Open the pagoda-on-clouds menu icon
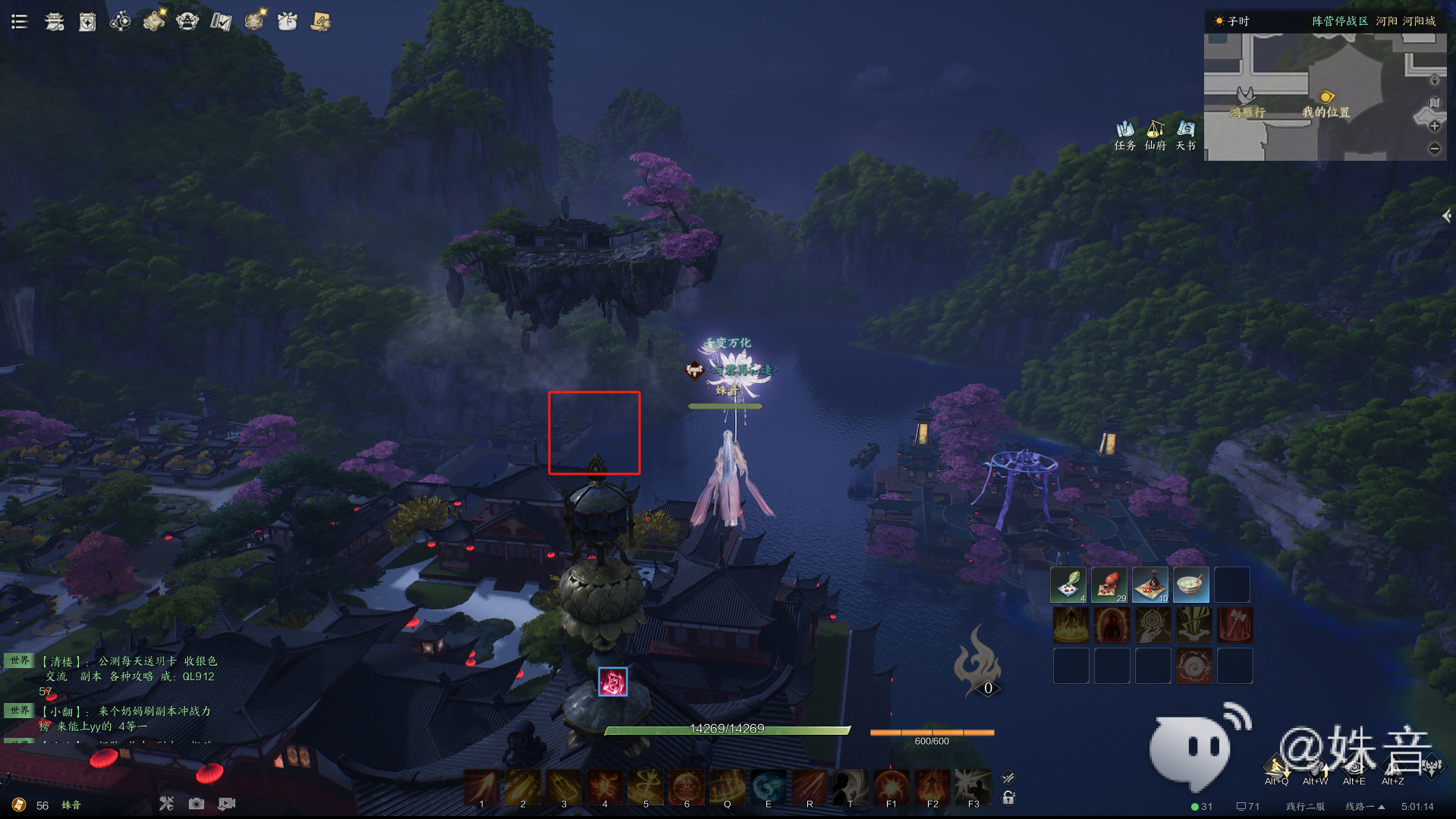This screenshot has width=1456, height=819. click(54, 21)
